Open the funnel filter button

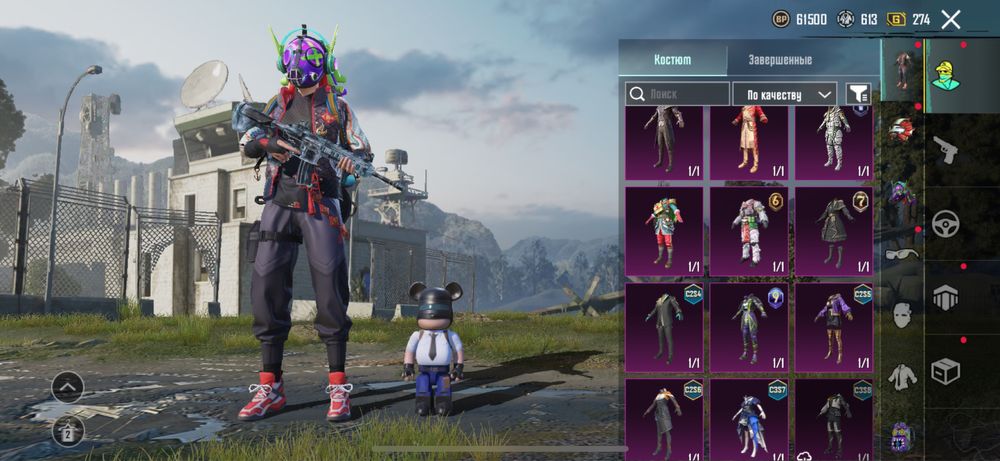[857, 94]
